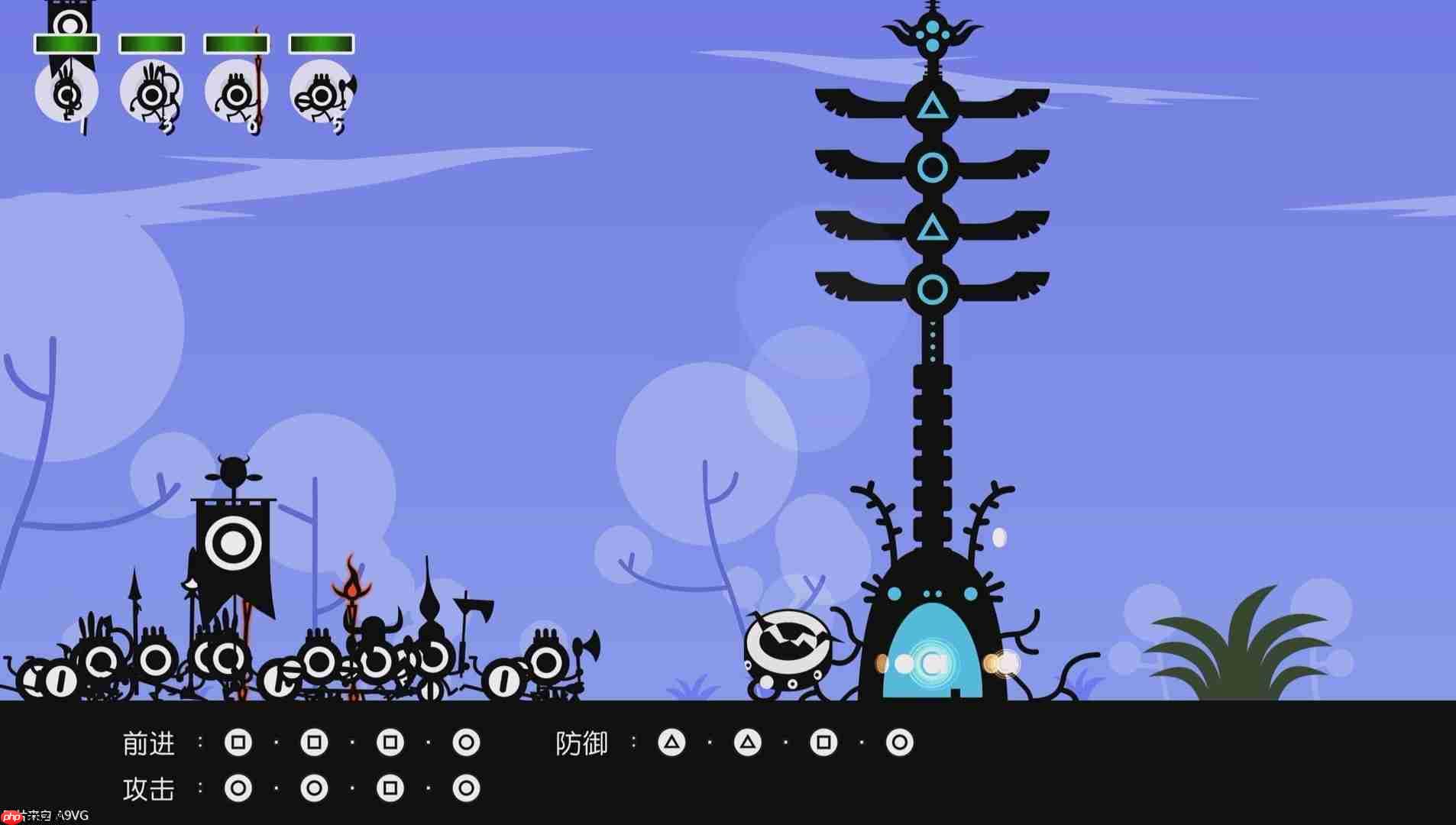Click the square button in the 防御 sequence
Image resolution: width=1456 pixels, height=825 pixels.
tap(825, 741)
